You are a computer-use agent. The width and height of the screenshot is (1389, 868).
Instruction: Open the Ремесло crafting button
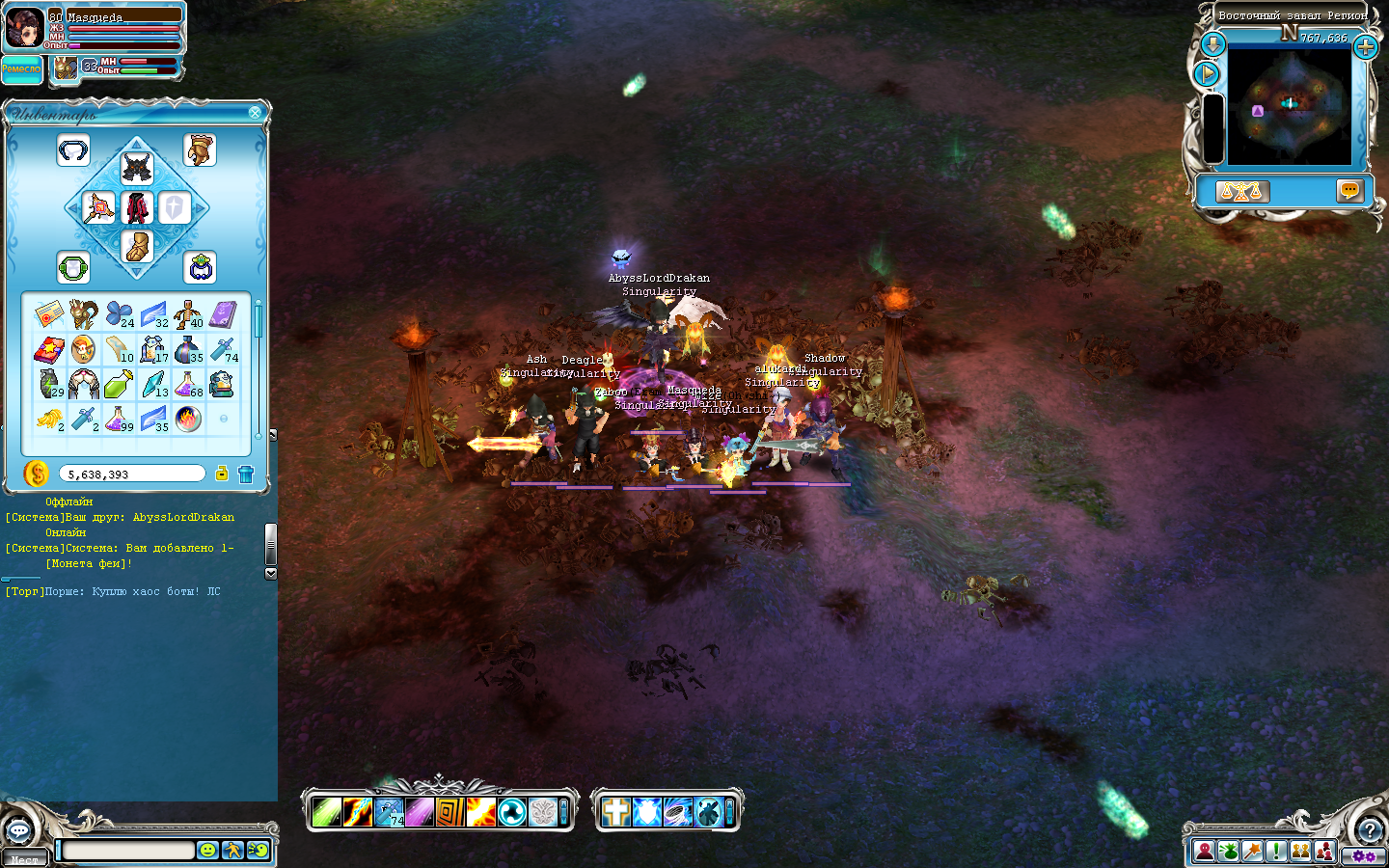21,69
